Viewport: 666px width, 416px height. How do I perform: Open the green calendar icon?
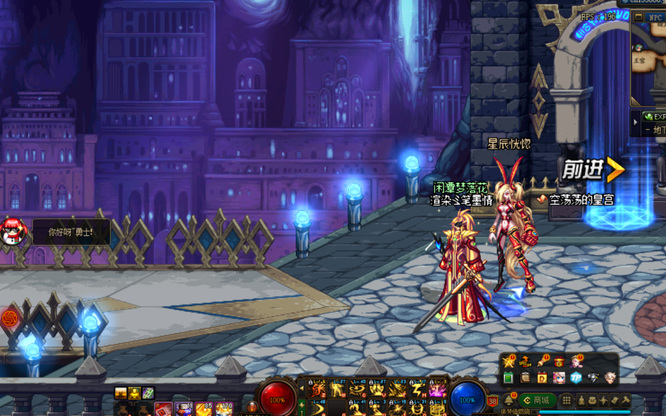click(508, 378)
